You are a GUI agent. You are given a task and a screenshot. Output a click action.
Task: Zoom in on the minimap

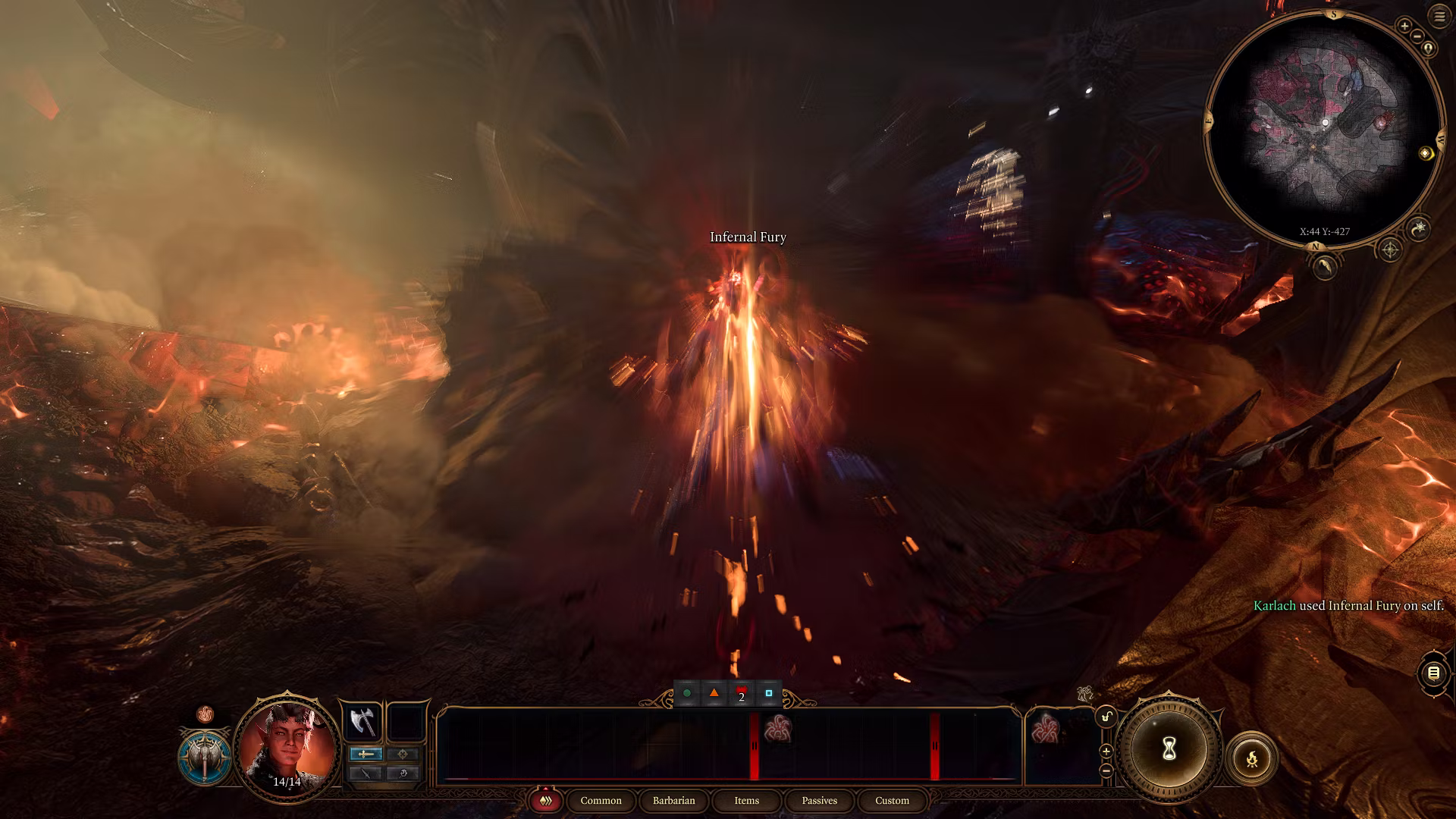pyautogui.click(x=1404, y=26)
